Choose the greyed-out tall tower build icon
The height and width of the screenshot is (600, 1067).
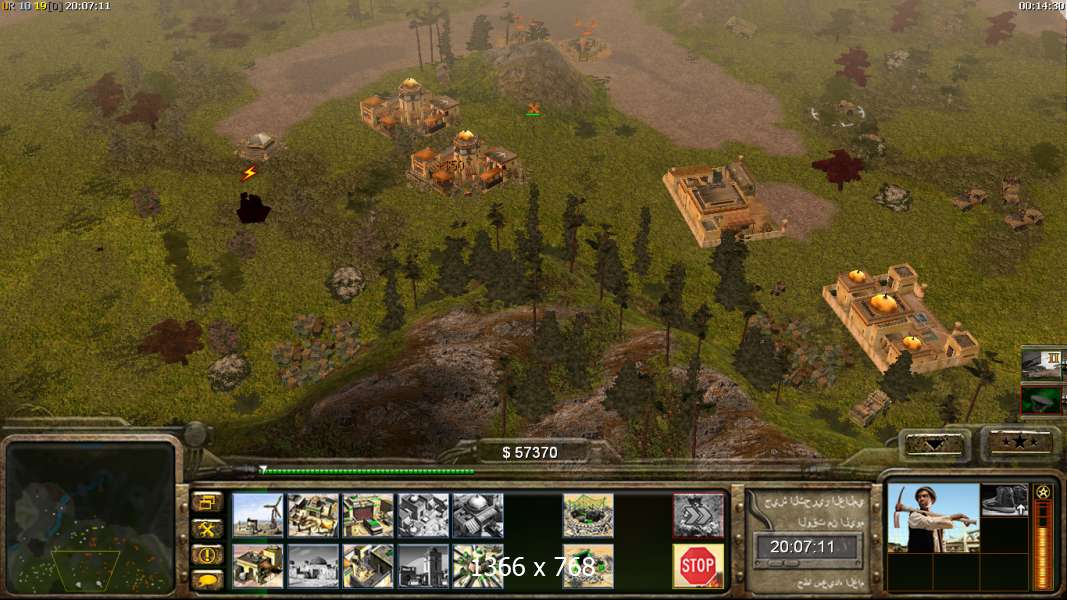422,566
